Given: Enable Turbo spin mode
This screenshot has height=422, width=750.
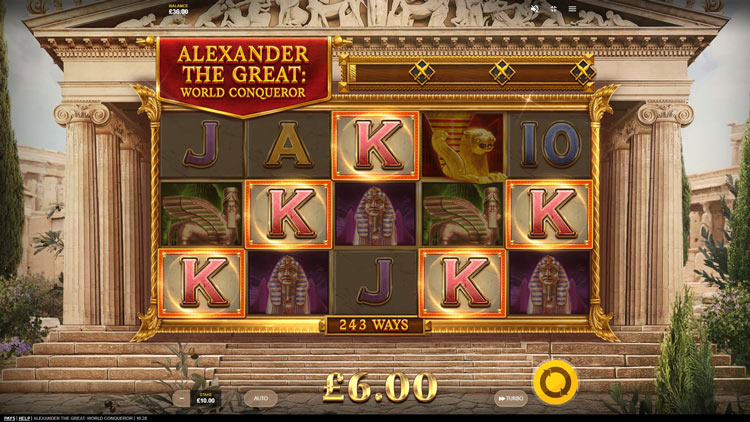Looking at the screenshot, I should coord(510,398).
